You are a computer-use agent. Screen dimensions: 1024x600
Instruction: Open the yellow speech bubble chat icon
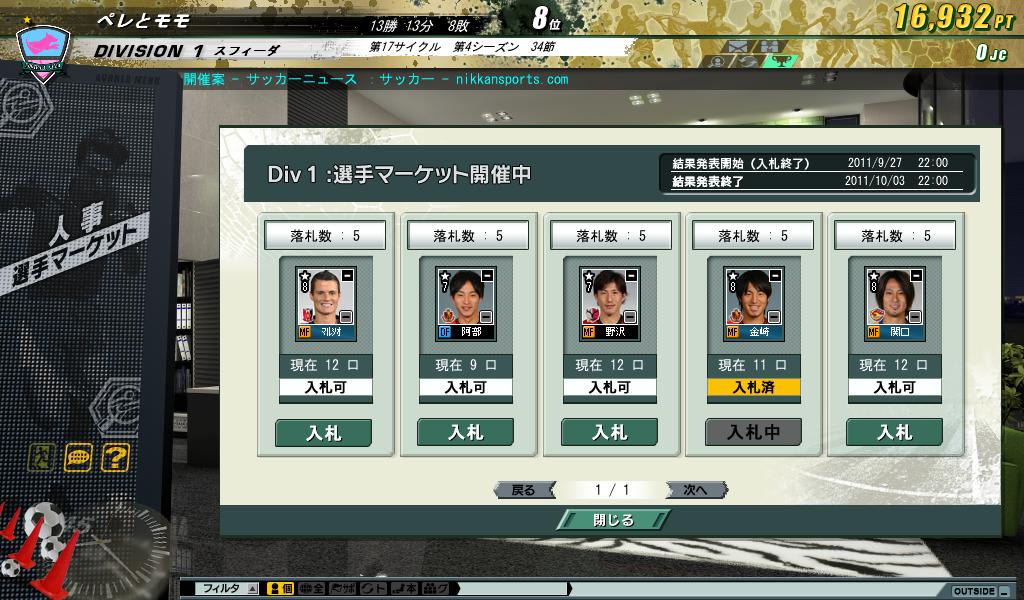tap(78, 458)
